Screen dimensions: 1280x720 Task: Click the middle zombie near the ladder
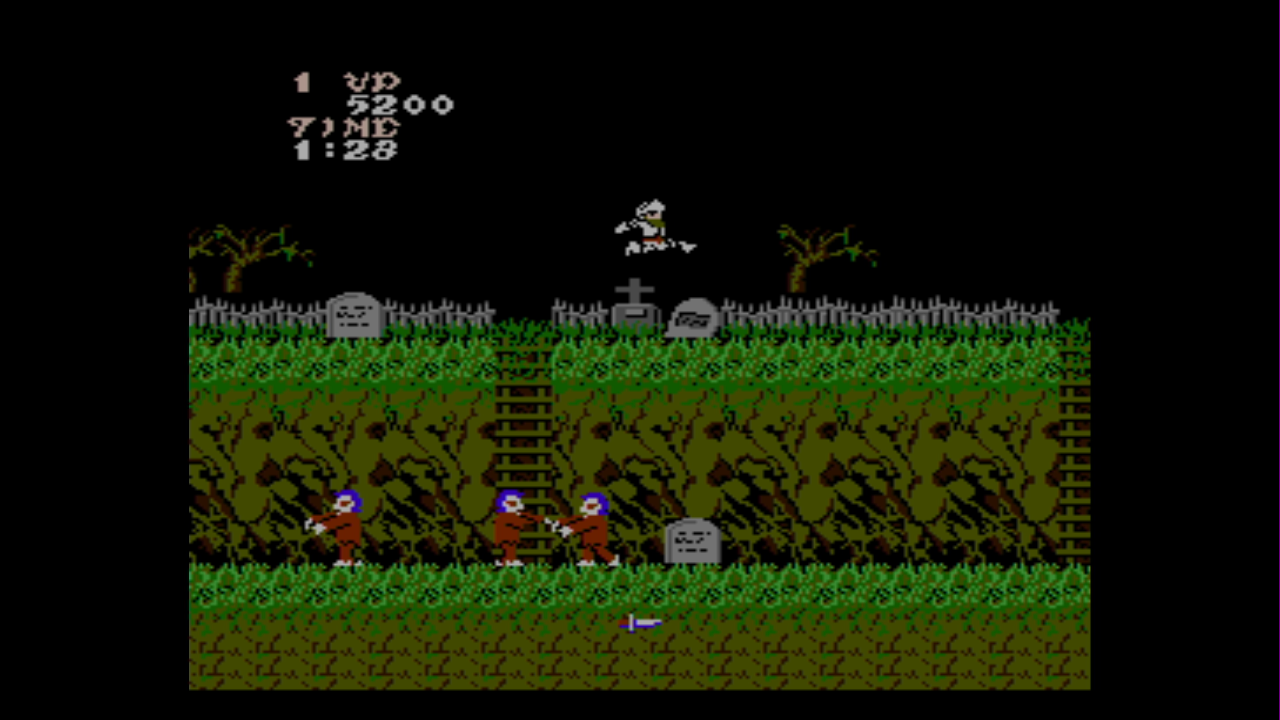(x=510, y=525)
